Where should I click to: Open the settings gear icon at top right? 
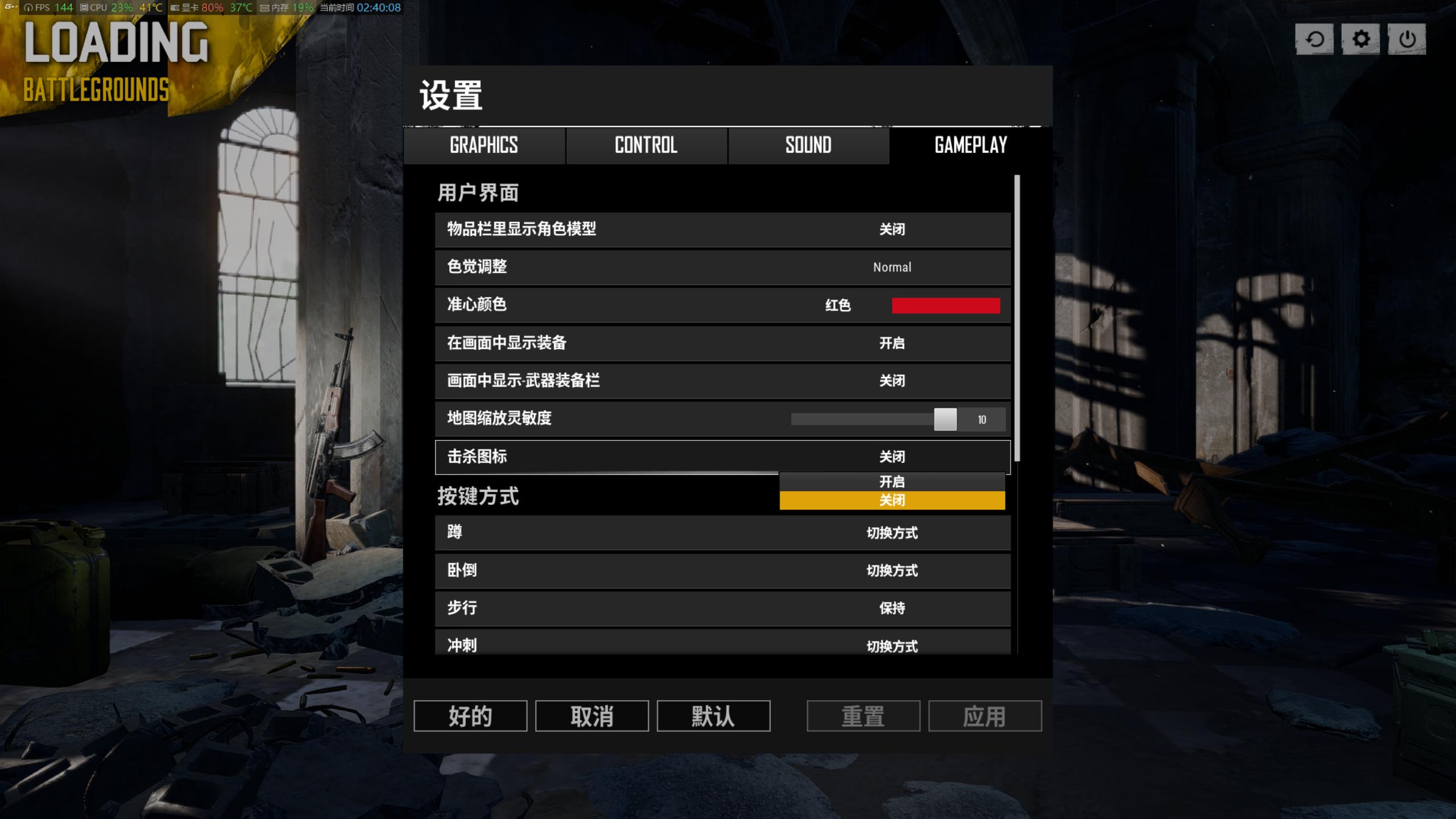pyautogui.click(x=1360, y=40)
